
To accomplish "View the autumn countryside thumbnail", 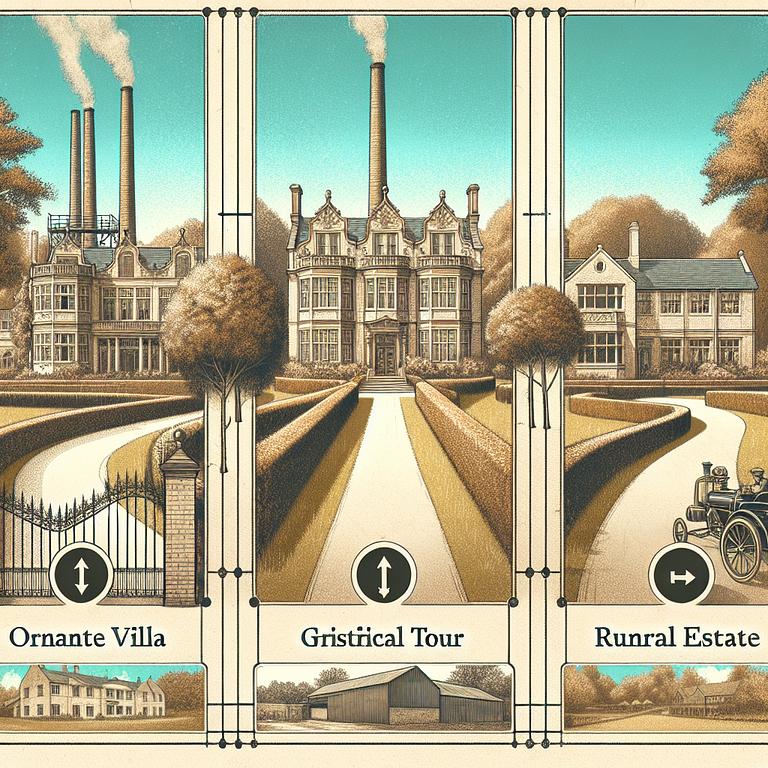I will 665,695.
